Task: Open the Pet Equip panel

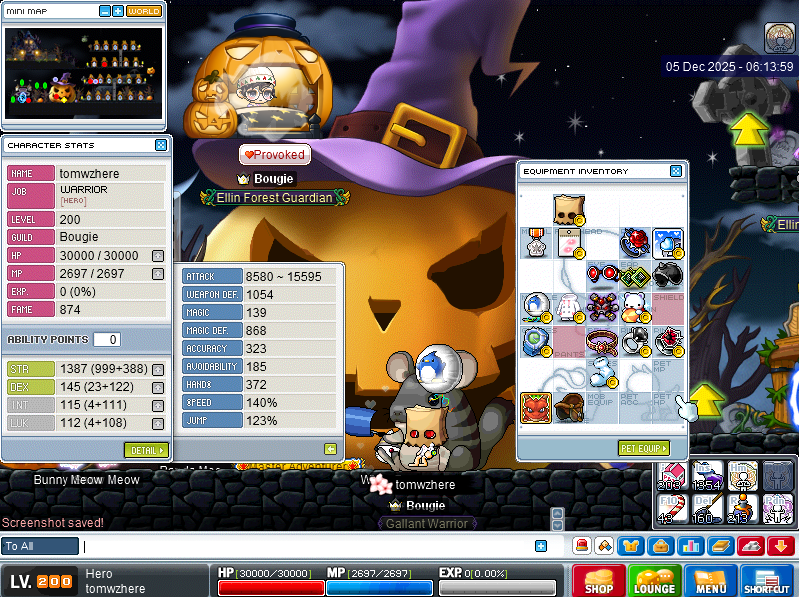Action: (643, 448)
